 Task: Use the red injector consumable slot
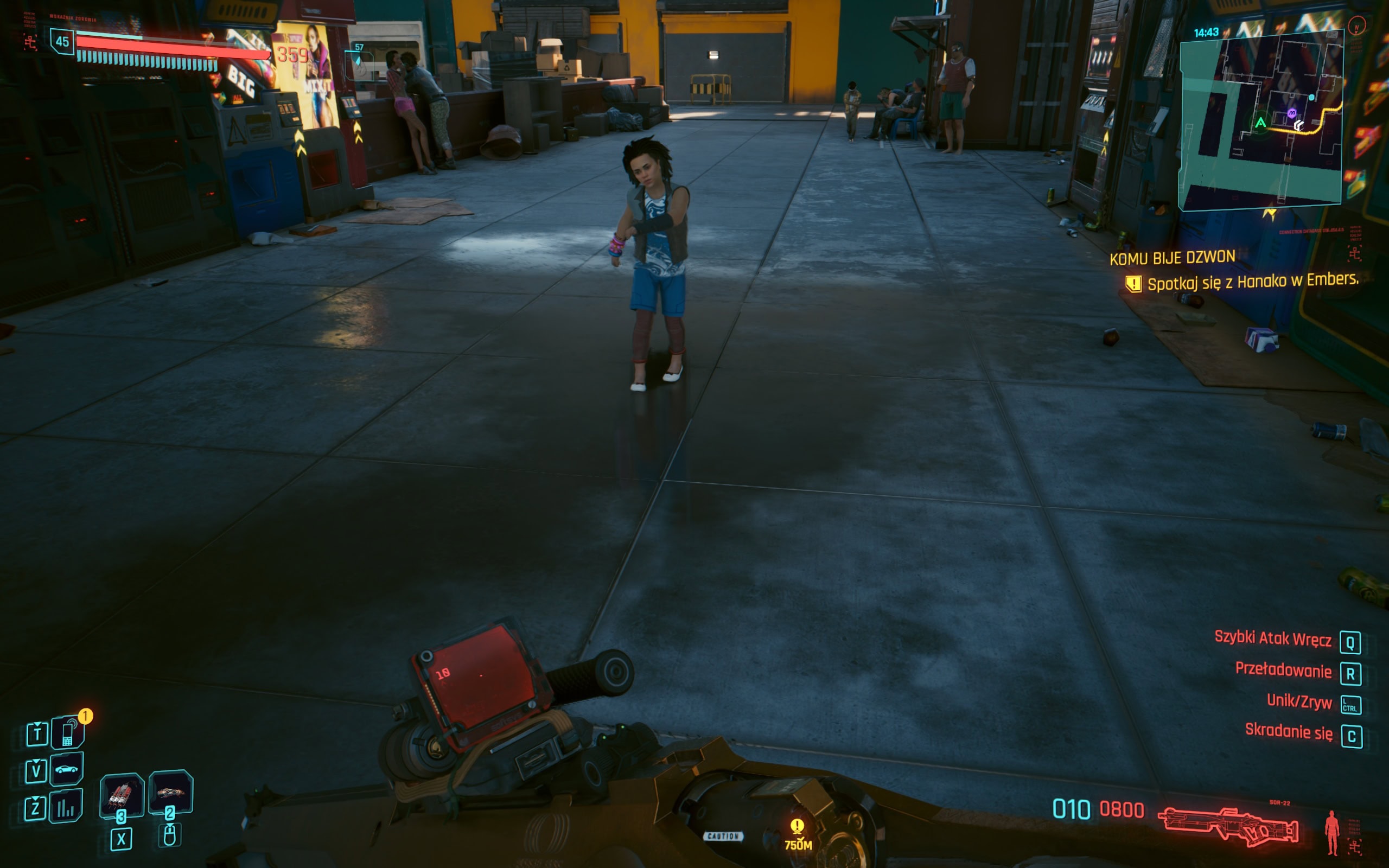click(x=121, y=795)
